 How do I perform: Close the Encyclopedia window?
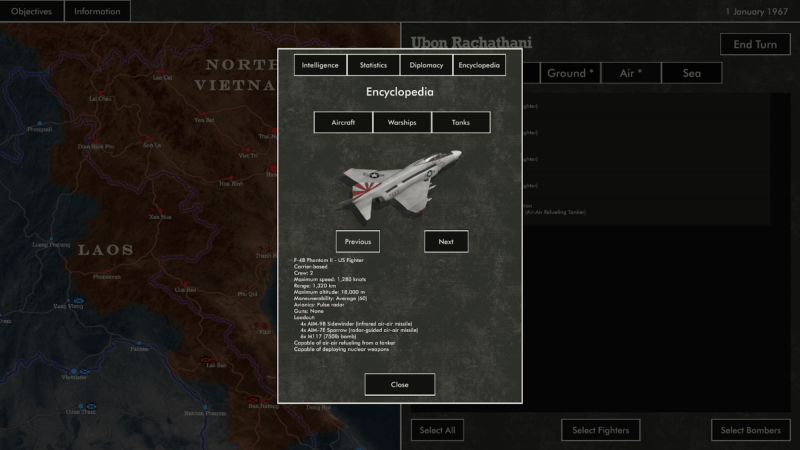(x=400, y=384)
